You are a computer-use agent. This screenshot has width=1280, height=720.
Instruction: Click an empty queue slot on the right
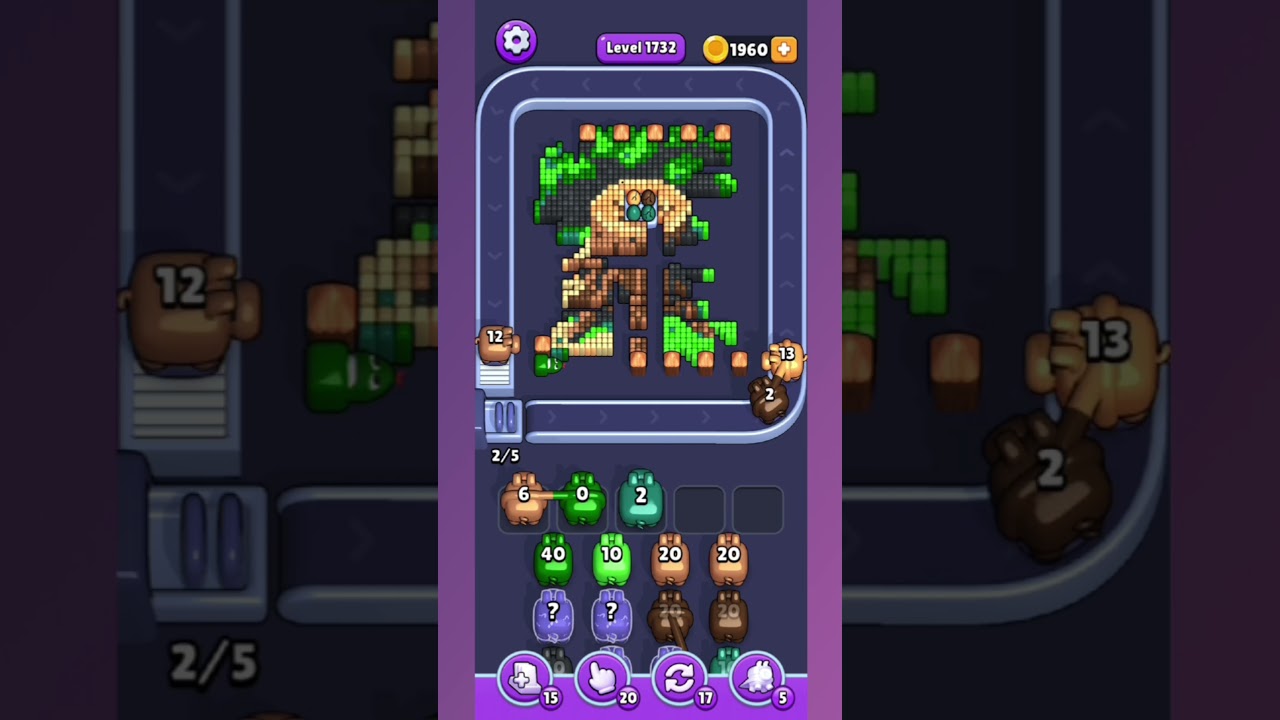(x=758, y=508)
